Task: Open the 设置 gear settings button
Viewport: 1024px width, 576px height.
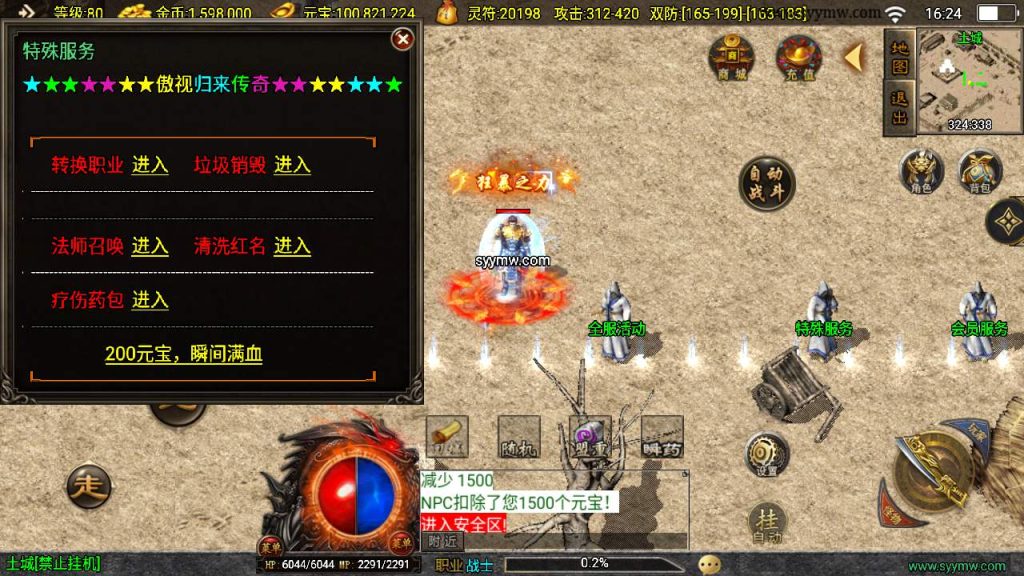Action: pyautogui.click(x=767, y=455)
